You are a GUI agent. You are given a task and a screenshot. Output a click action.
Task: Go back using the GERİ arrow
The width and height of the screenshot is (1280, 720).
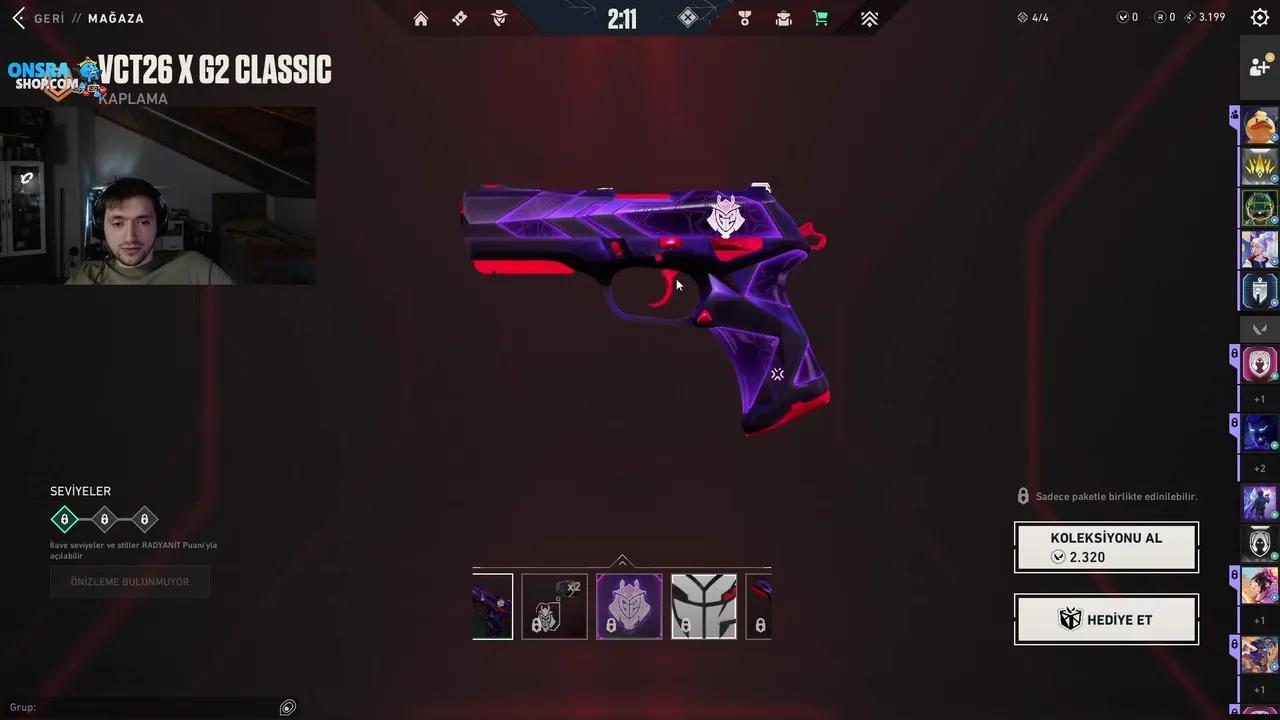18,18
